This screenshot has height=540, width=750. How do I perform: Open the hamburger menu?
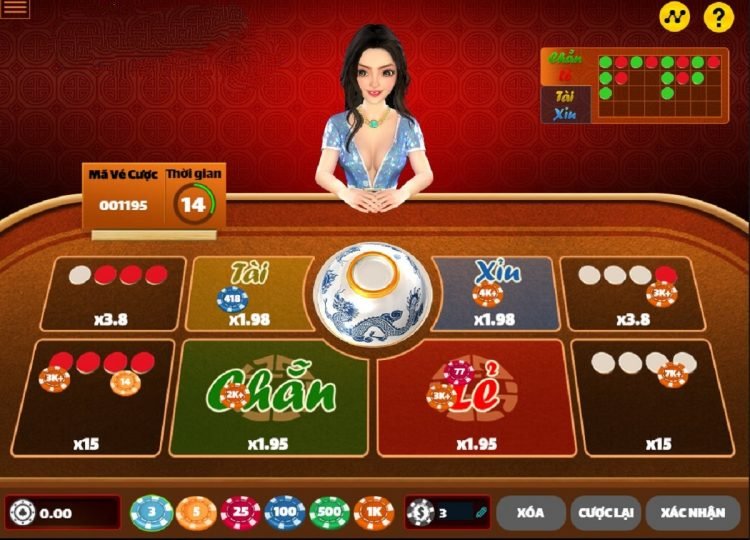point(16,10)
